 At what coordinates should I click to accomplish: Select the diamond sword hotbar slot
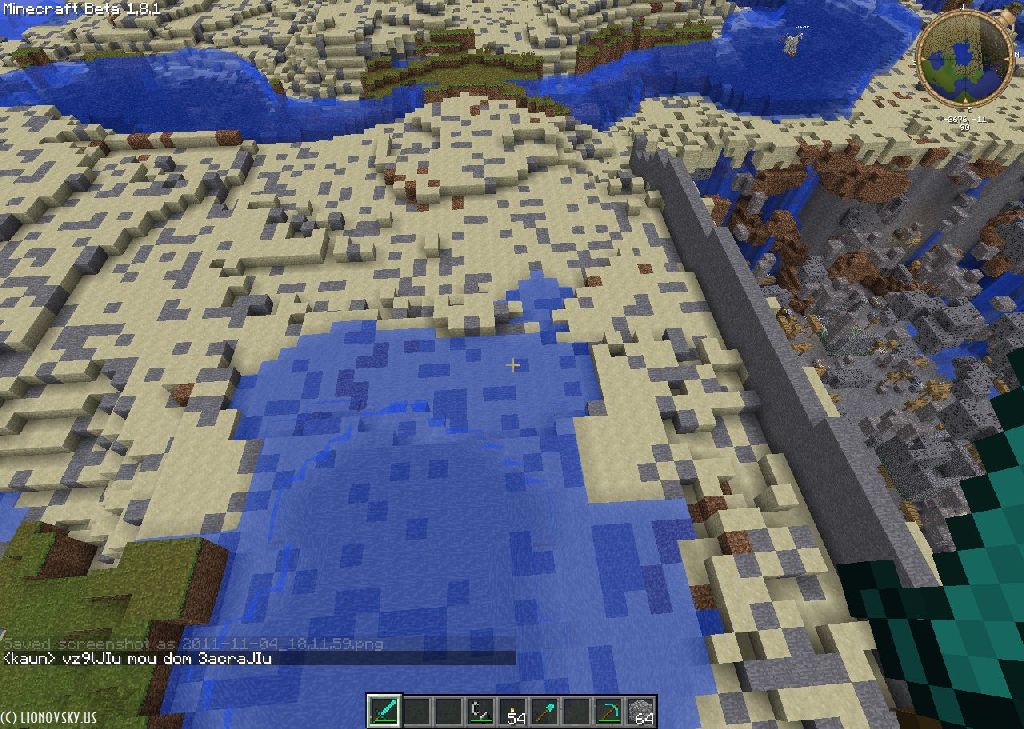pyautogui.click(x=385, y=711)
